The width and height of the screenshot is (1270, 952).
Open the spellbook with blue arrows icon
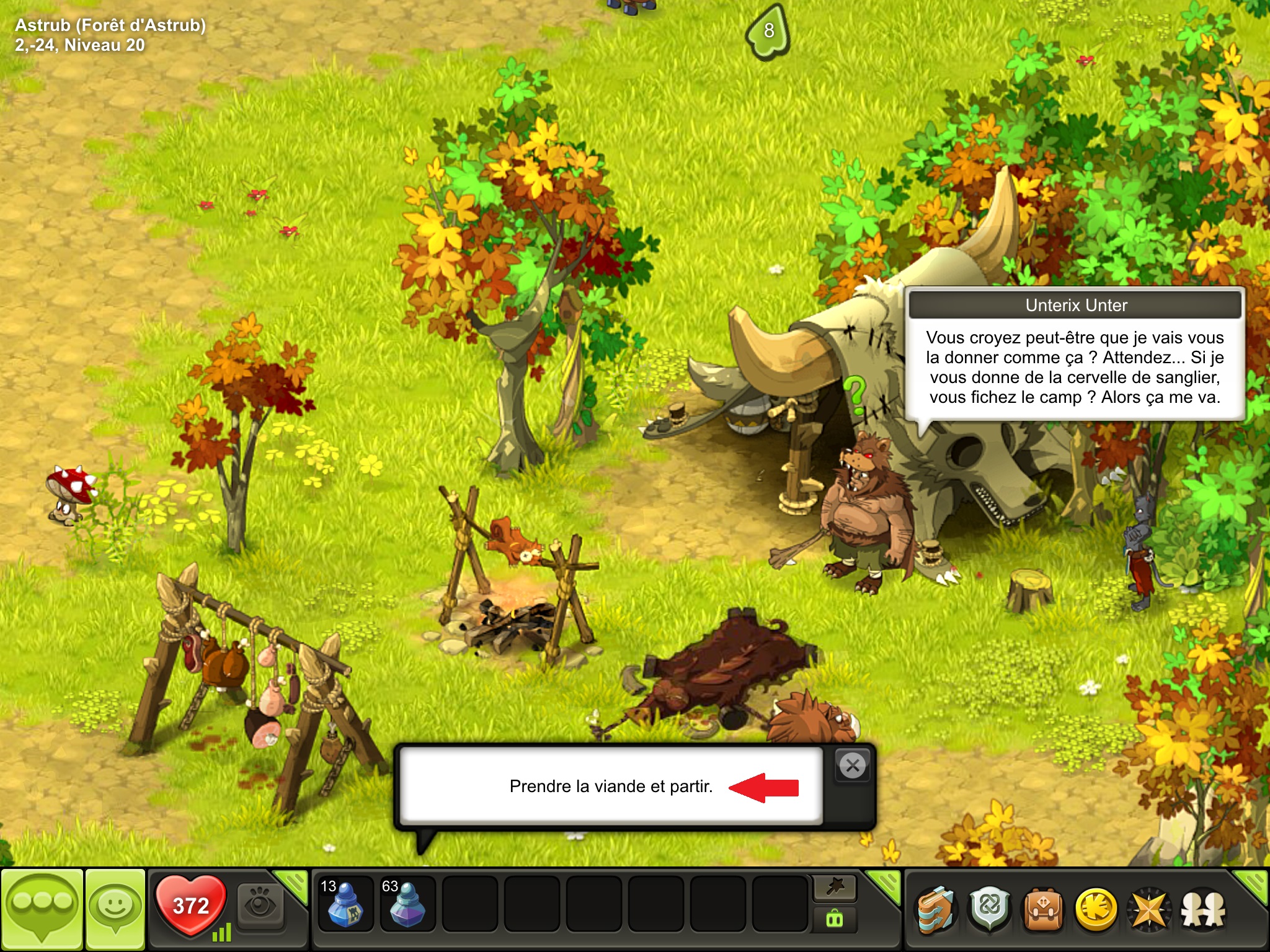pos(937,910)
